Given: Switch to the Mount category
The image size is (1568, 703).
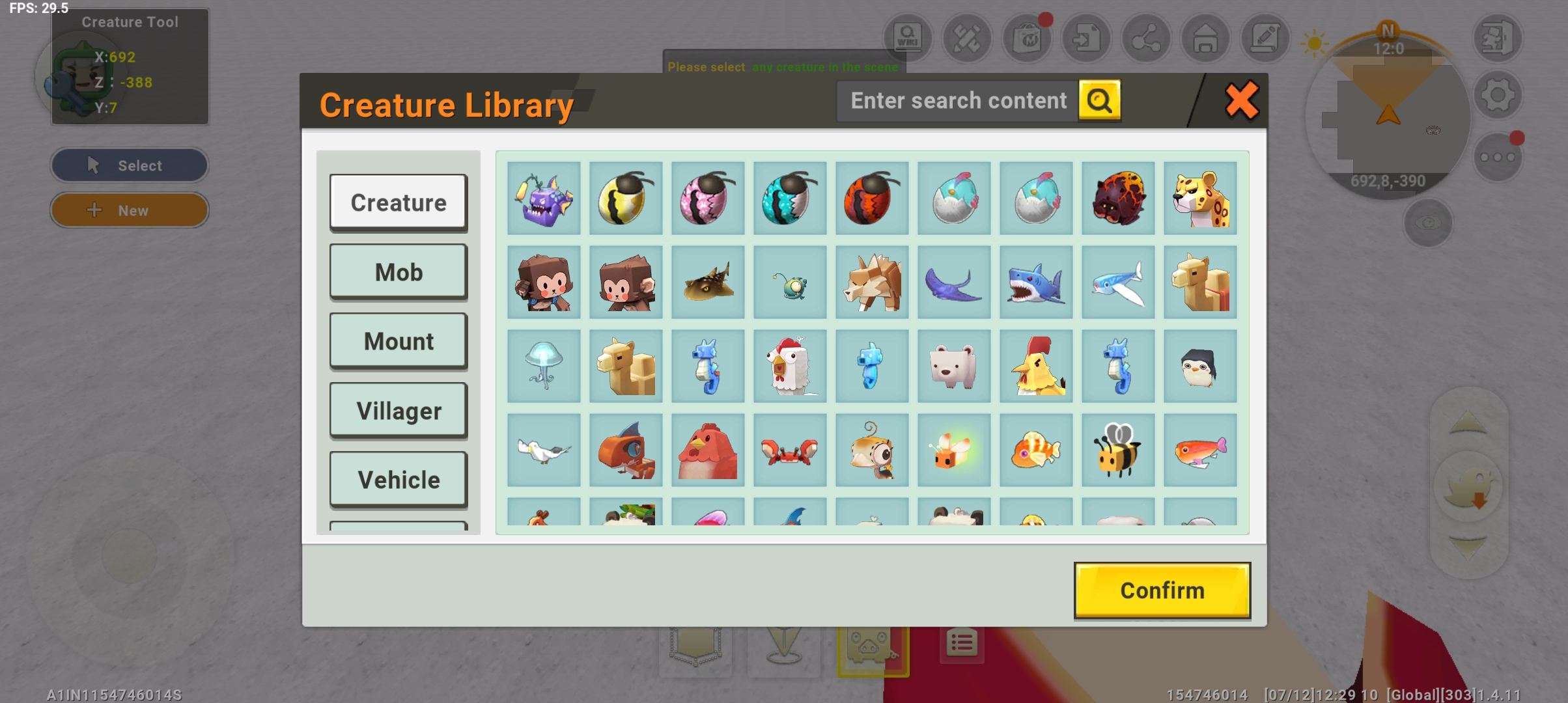Looking at the screenshot, I should click(x=399, y=341).
